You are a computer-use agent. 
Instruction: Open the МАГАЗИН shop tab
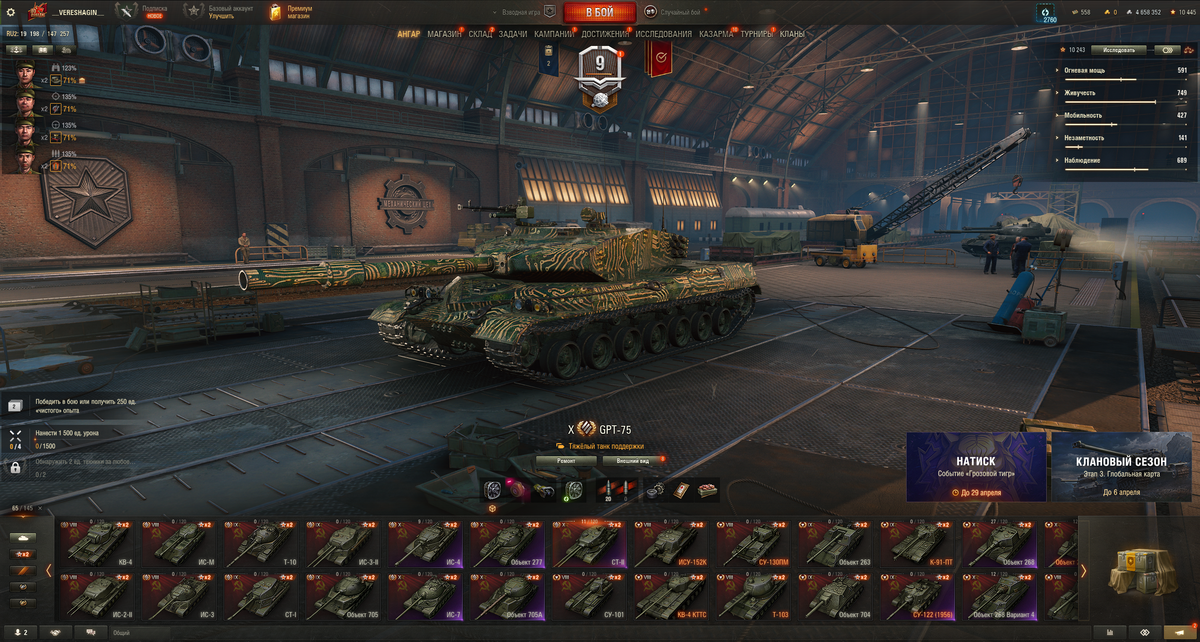tap(444, 34)
